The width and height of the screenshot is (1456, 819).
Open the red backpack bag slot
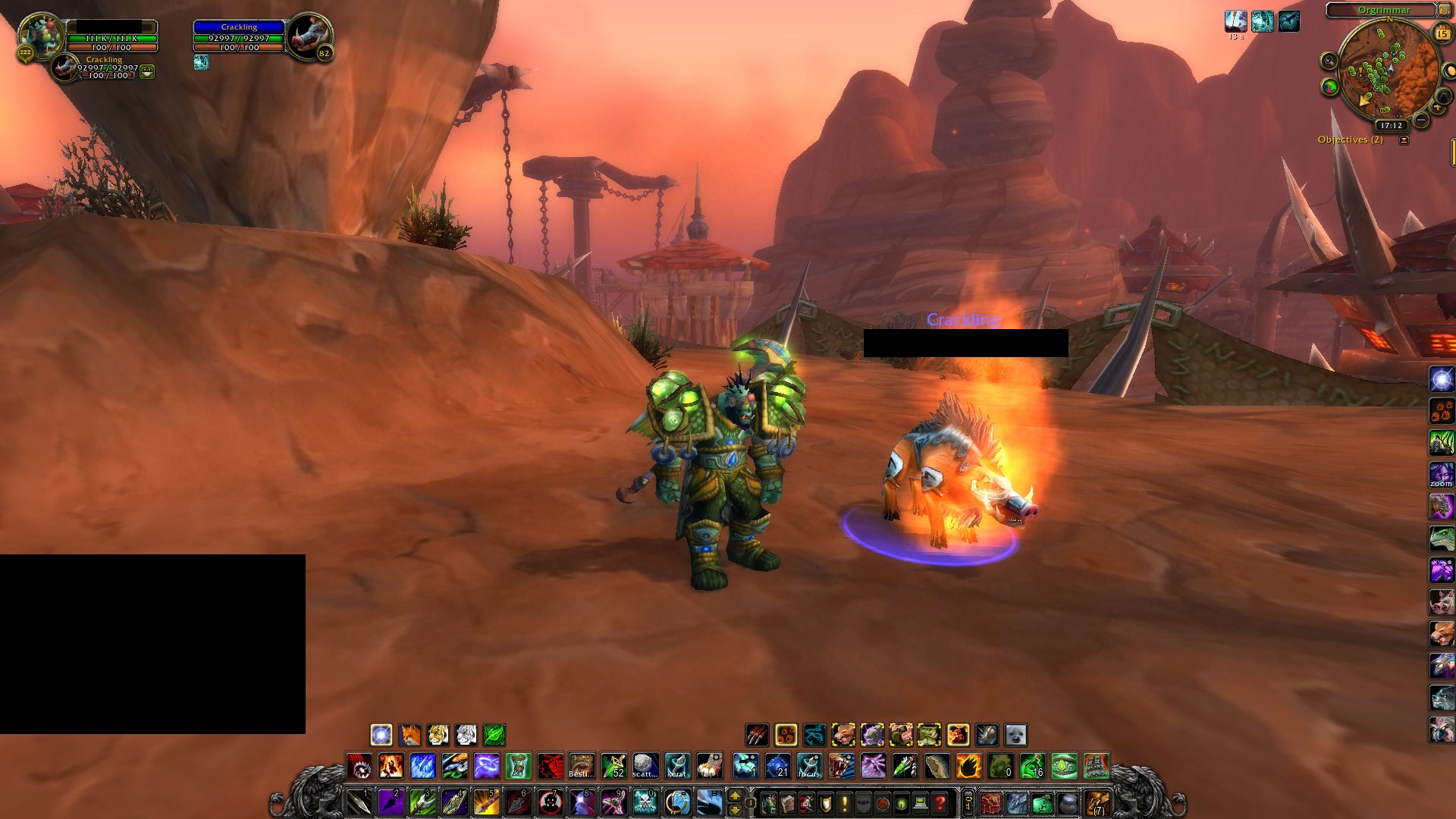990,803
